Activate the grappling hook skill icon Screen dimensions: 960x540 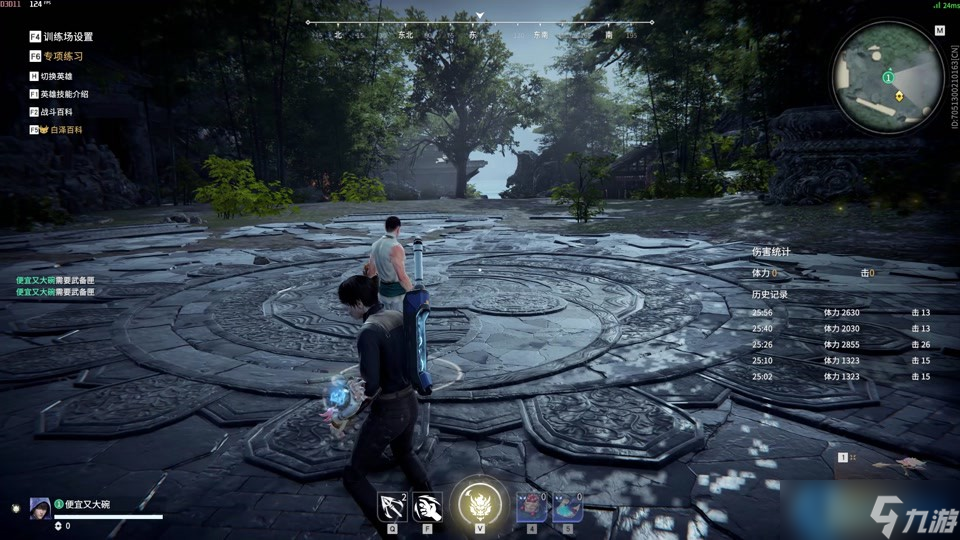click(392, 506)
